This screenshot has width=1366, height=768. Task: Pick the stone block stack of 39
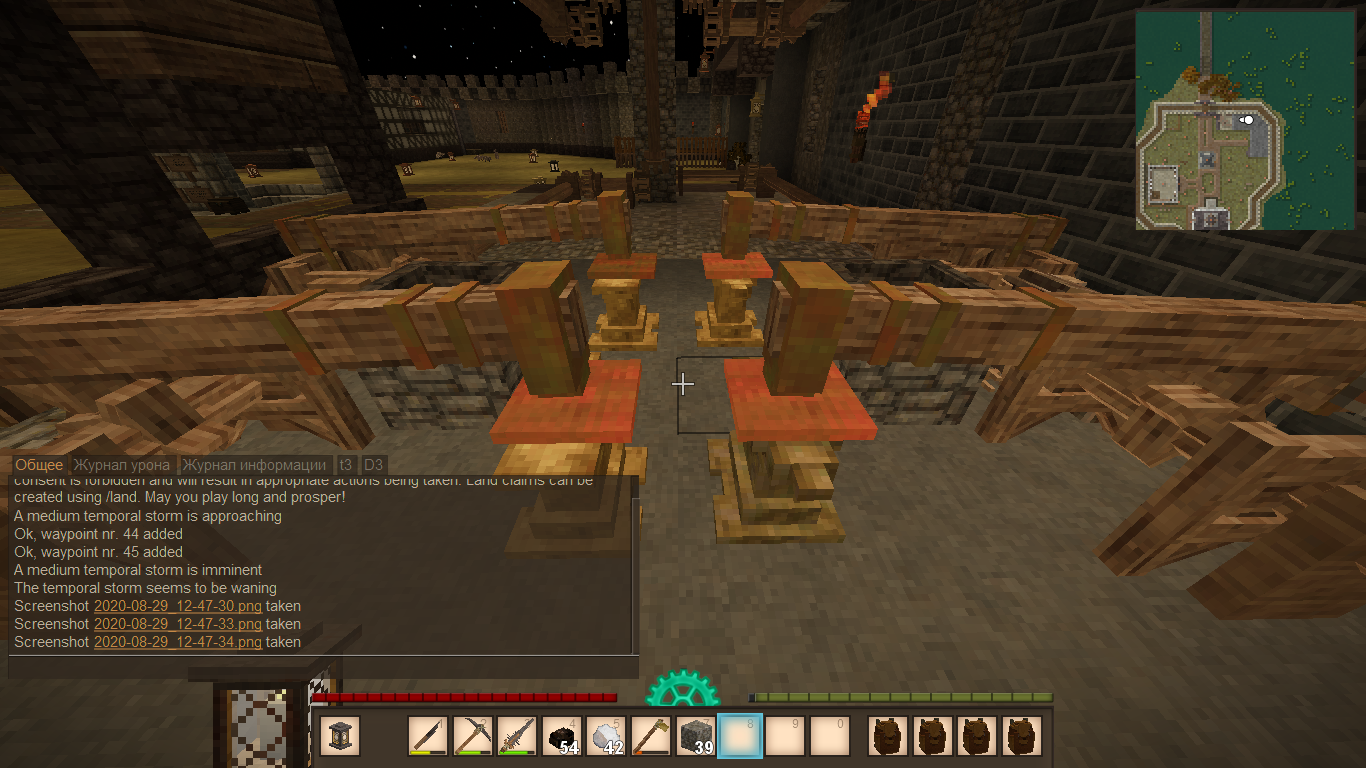click(695, 736)
